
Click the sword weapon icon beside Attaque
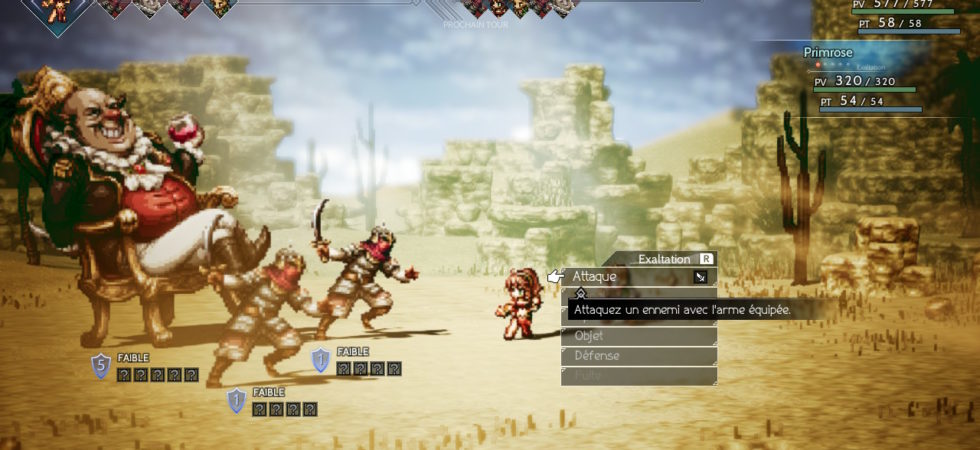click(701, 277)
